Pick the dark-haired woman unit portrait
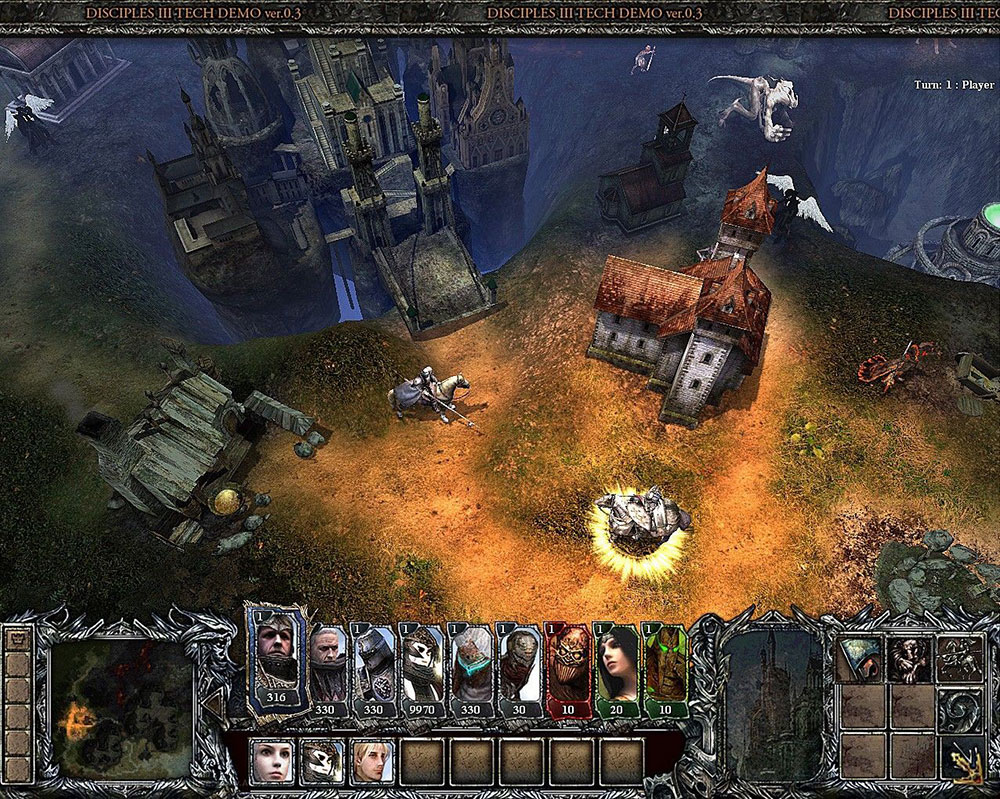 pos(617,668)
